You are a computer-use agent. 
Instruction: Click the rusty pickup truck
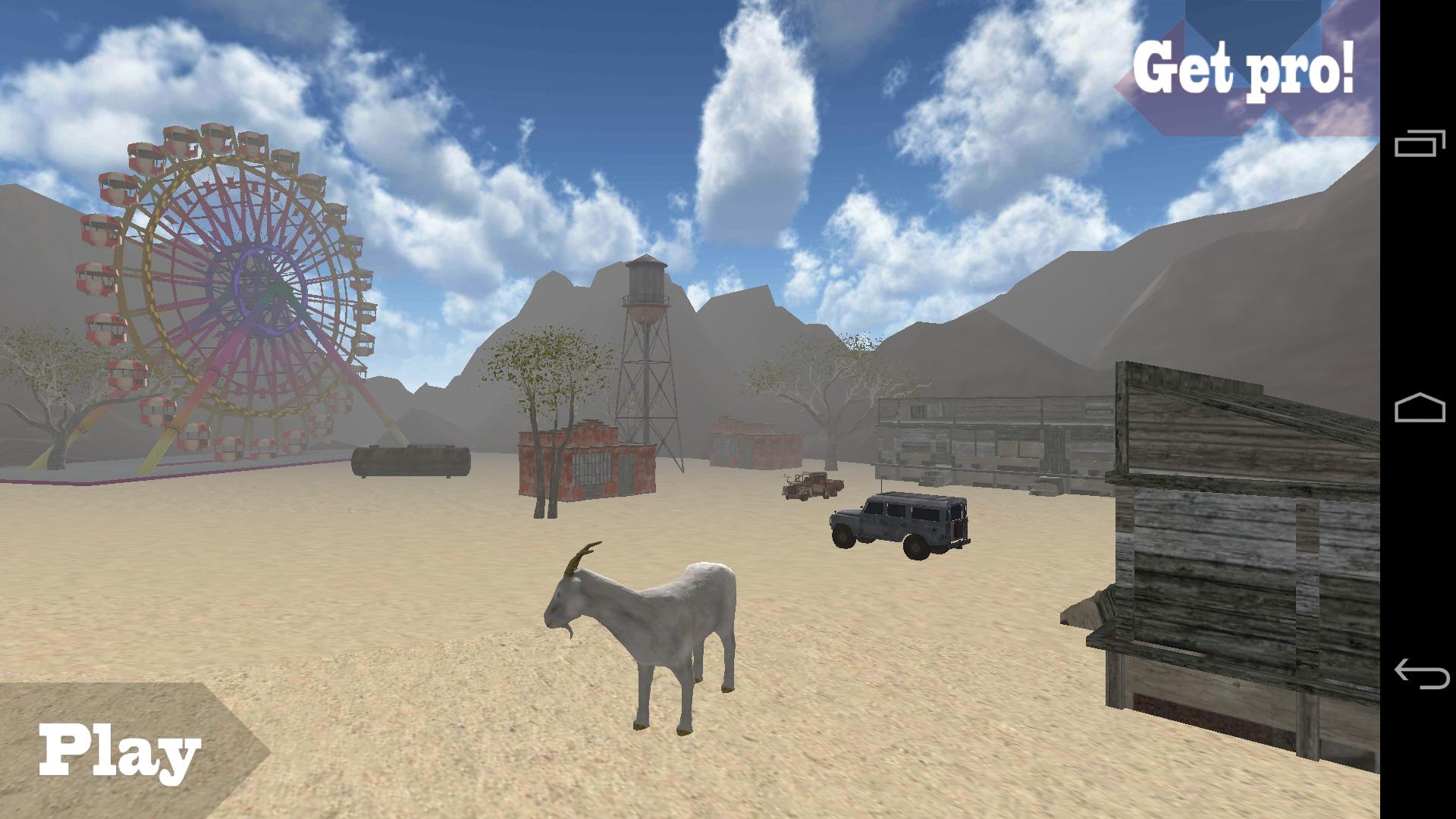click(x=808, y=485)
